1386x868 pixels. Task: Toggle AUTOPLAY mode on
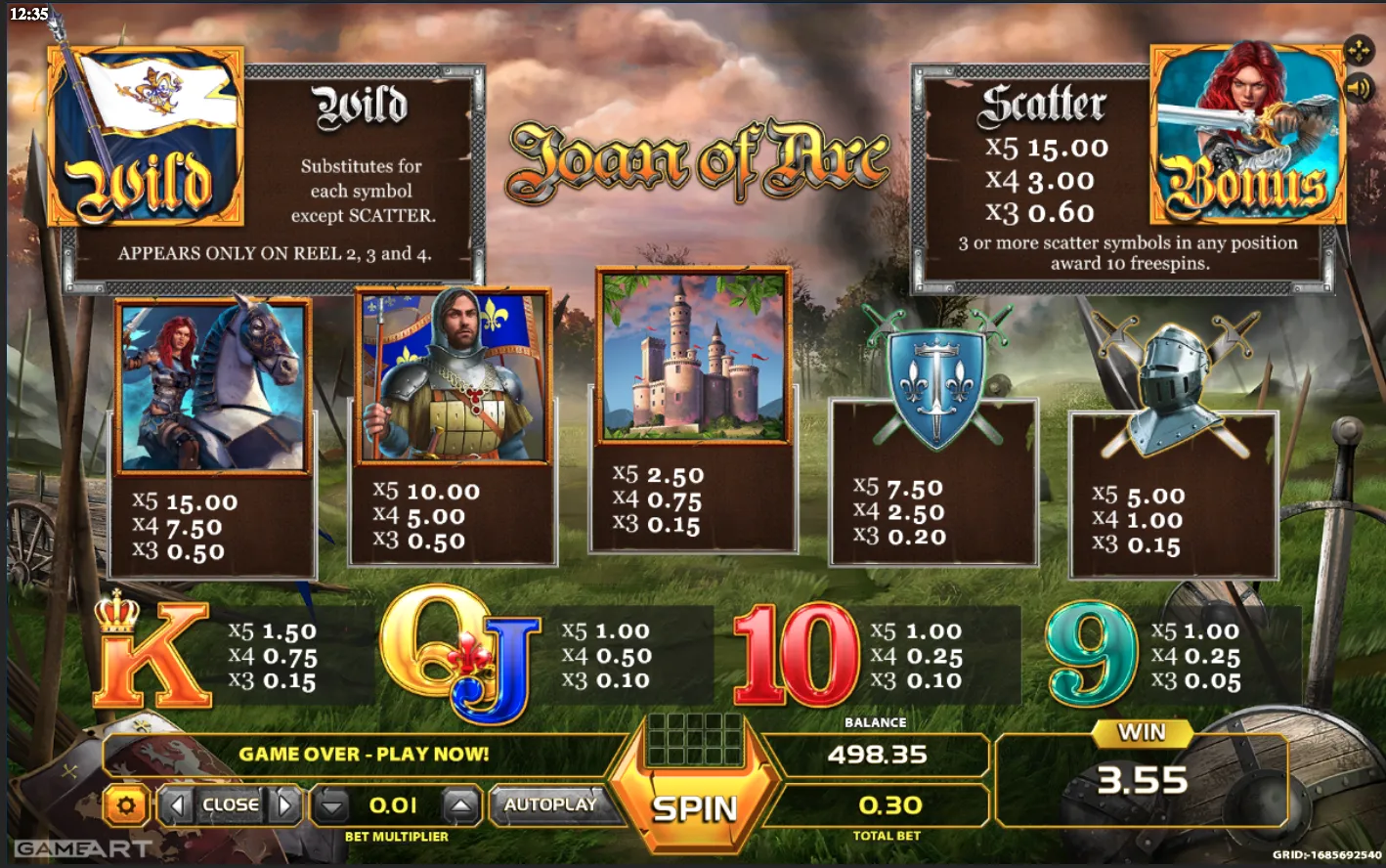pyautogui.click(x=555, y=806)
